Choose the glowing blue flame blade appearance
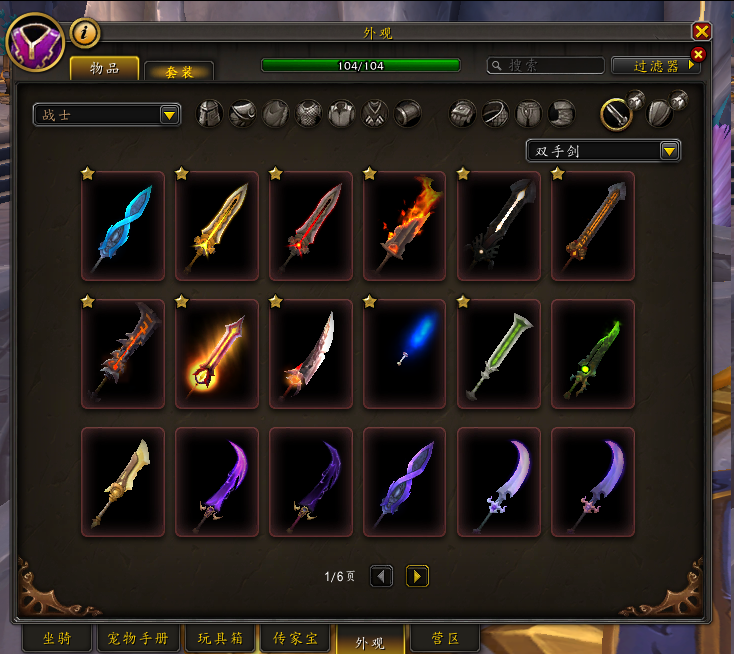 pos(405,354)
